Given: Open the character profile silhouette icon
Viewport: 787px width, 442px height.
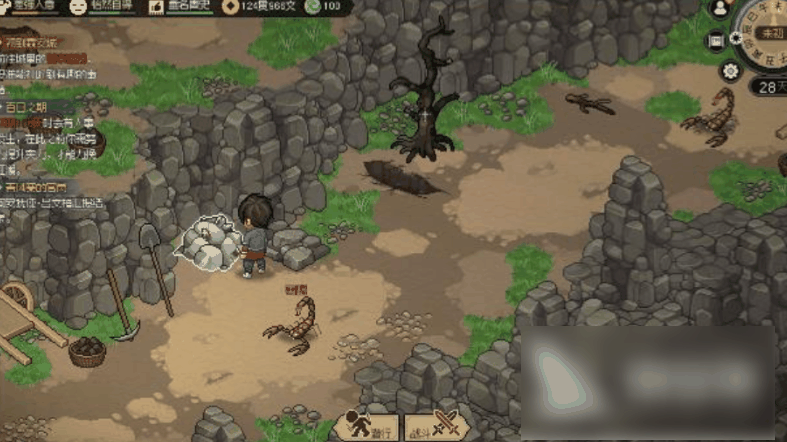Looking at the screenshot, I should [720, 8].
